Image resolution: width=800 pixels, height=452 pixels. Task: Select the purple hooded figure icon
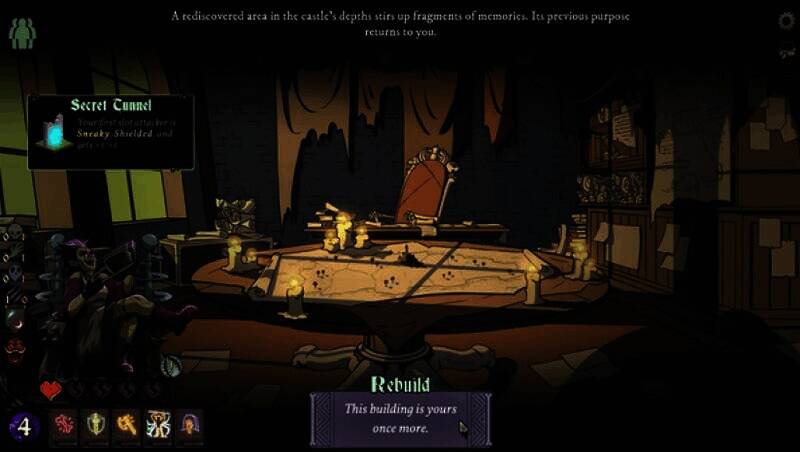point(189,426)
